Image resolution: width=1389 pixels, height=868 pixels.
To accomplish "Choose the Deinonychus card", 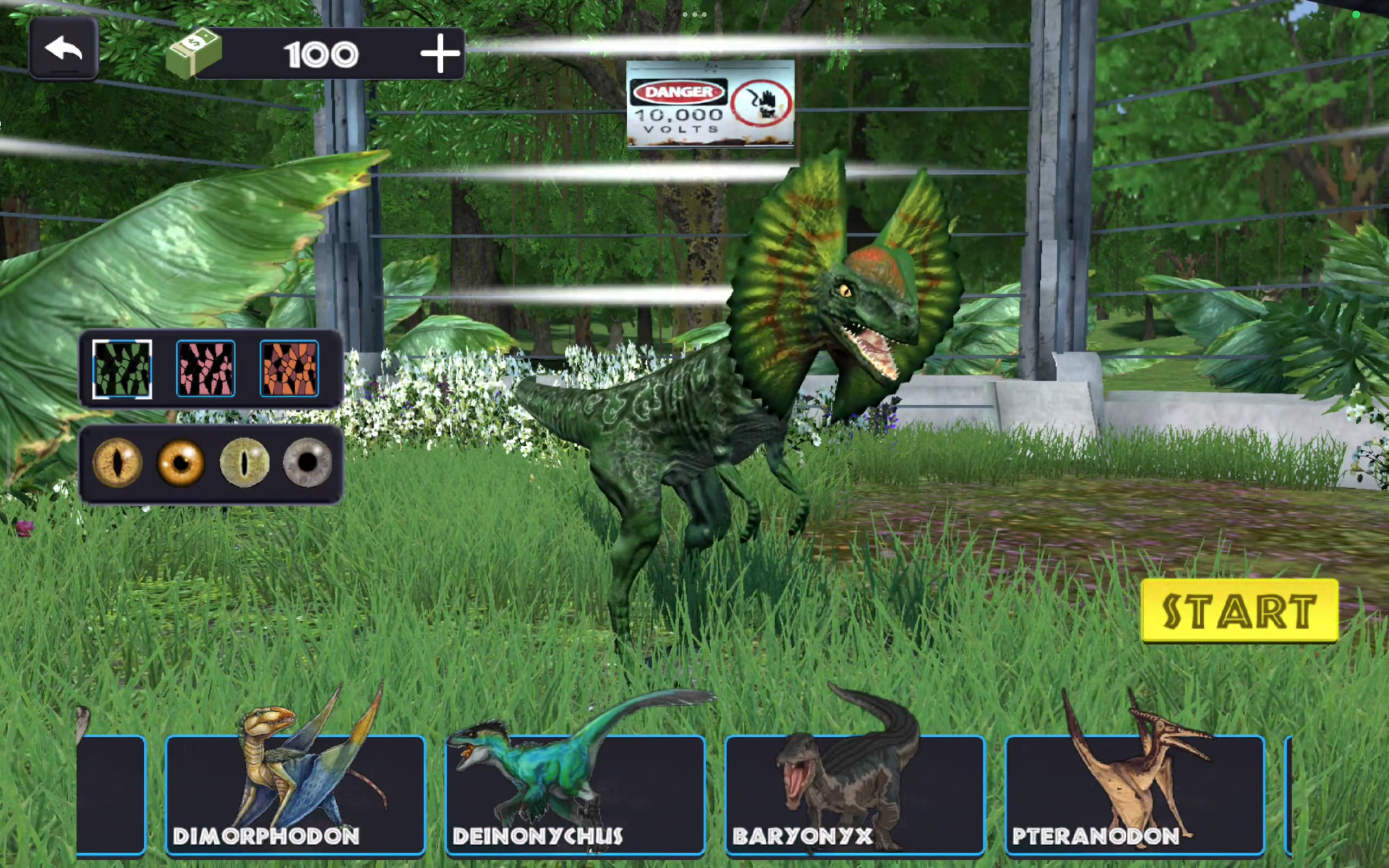I will (x=575, y=795).
